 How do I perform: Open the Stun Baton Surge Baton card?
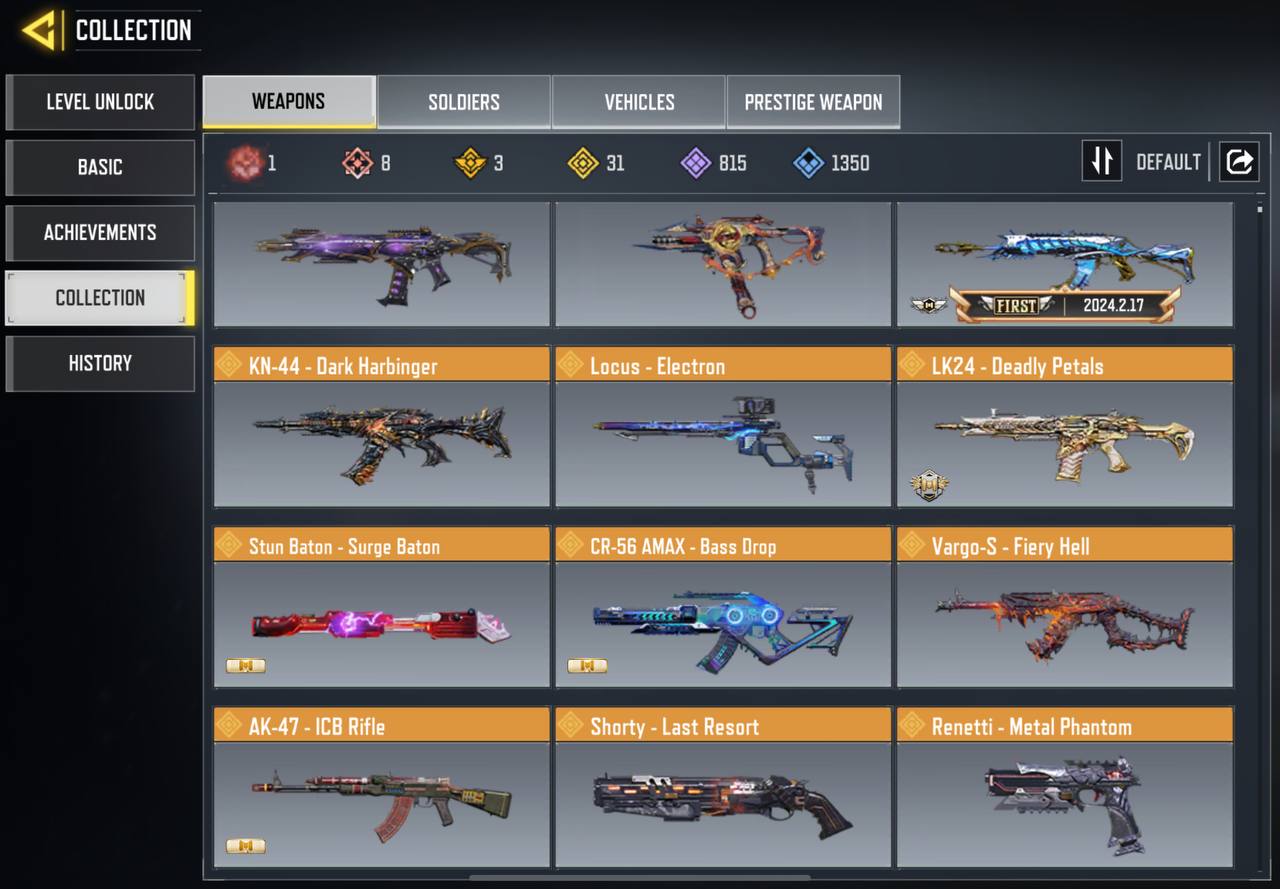(381, 607)
